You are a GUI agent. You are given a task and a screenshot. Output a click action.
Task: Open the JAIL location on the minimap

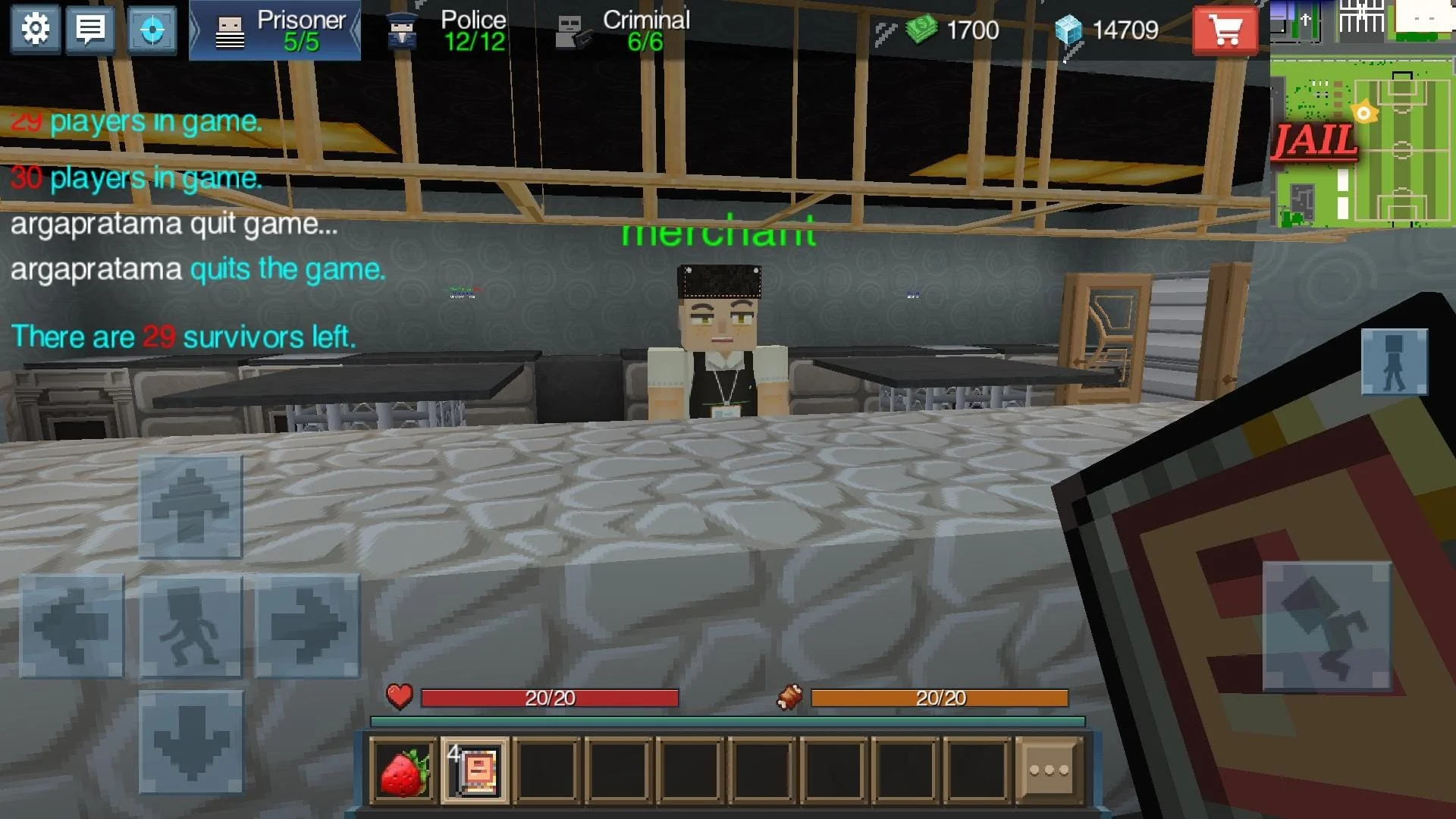(1314, 140)
